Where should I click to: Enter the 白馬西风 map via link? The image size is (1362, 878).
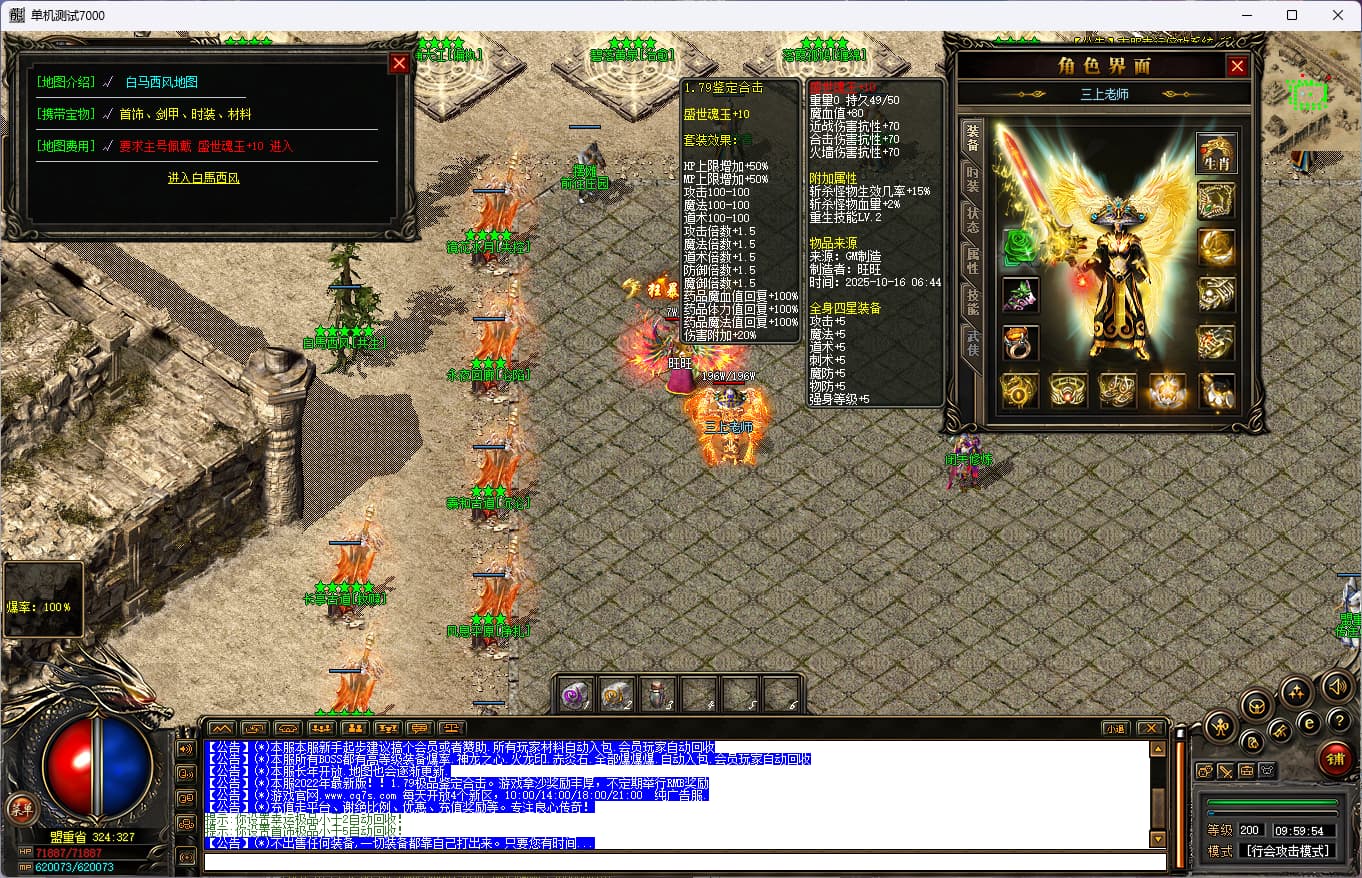204,178
